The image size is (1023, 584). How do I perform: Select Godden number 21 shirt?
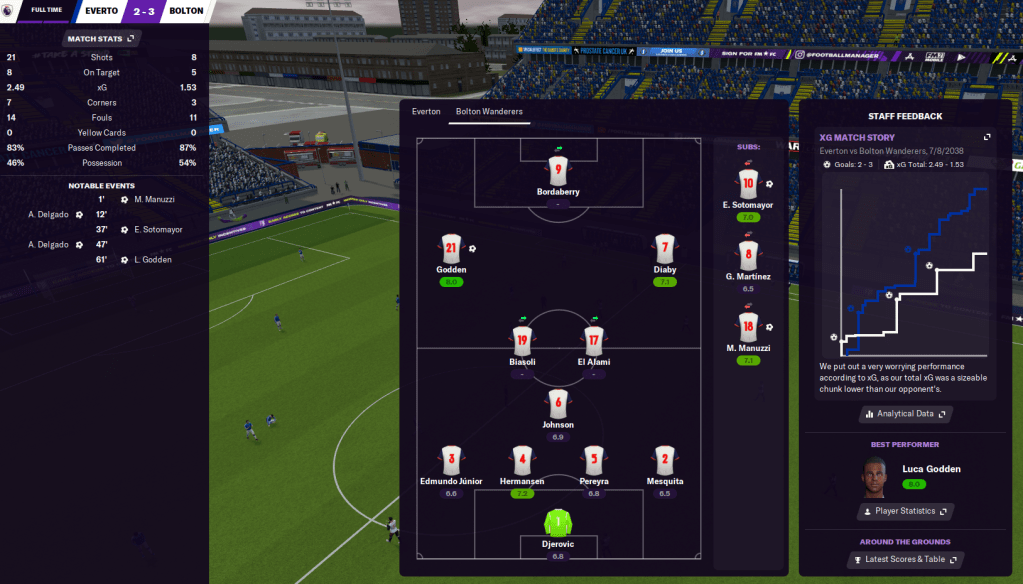pyautogui.click(x=452, y=249)
